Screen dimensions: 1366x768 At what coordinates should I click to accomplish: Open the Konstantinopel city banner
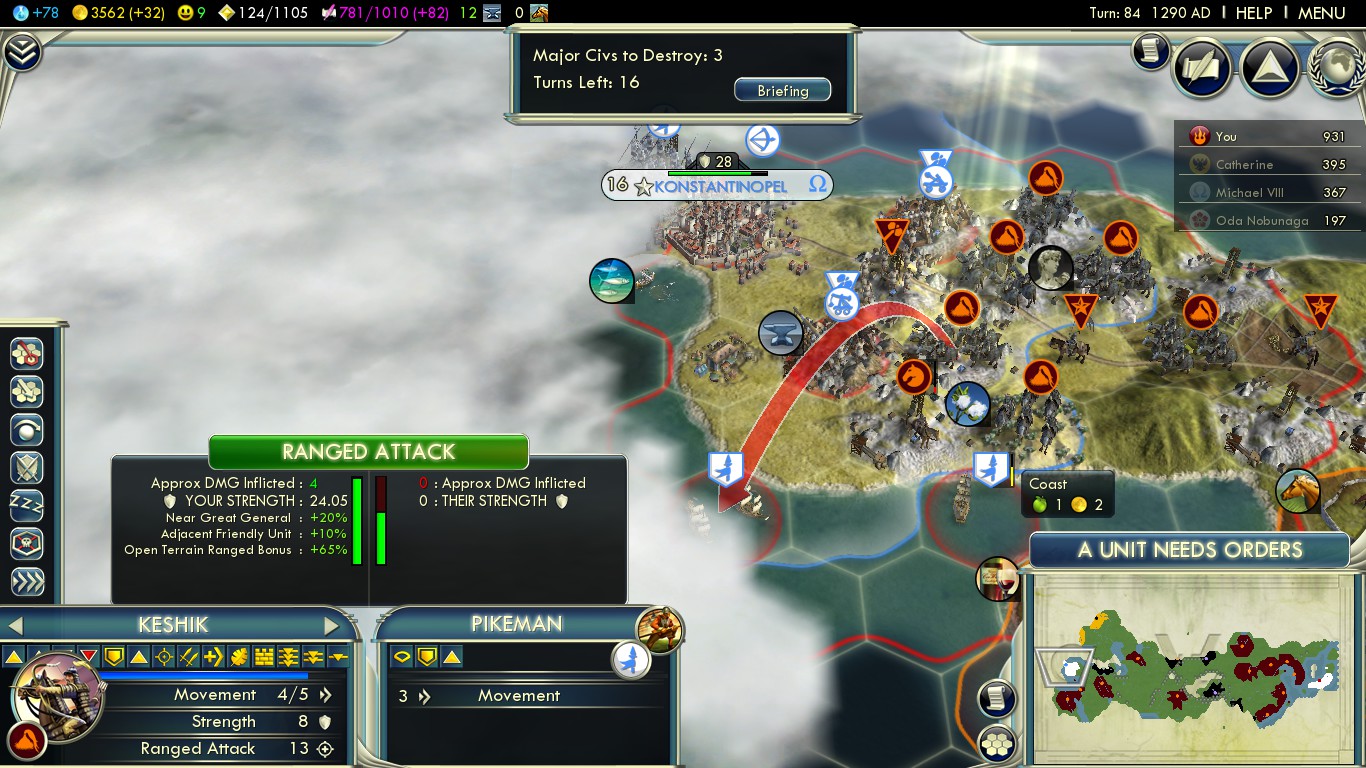coord(716,186)
